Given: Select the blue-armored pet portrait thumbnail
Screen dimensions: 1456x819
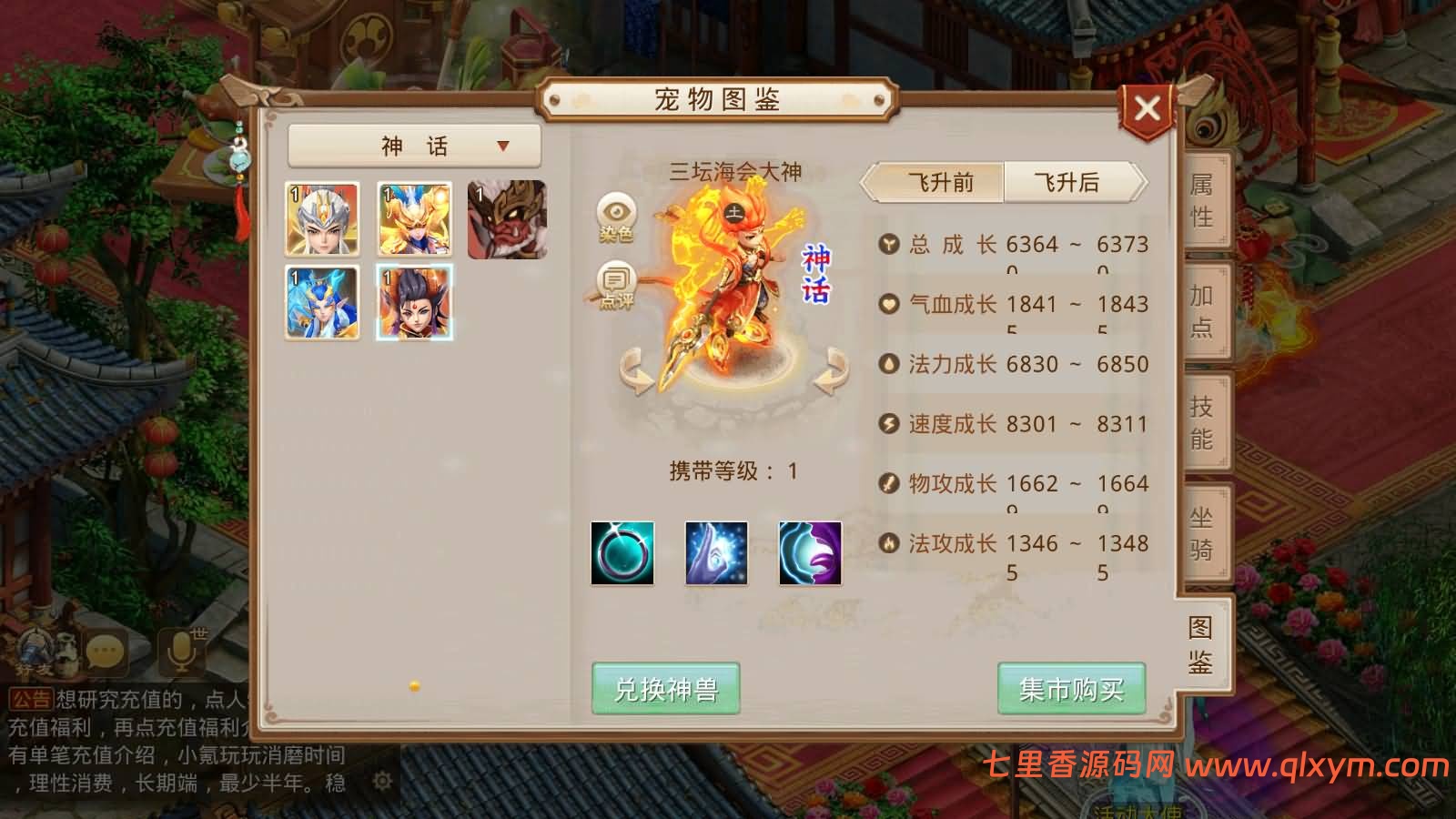Looking at the screenshot, I should point(322,300).
